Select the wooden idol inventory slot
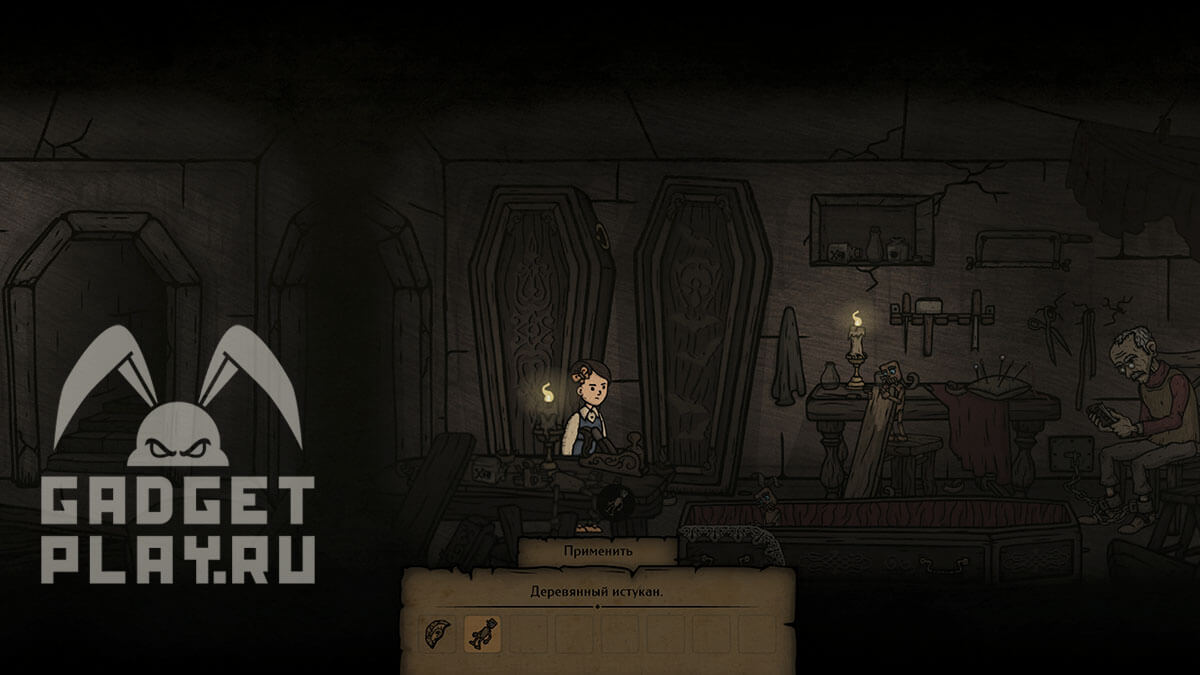Image resolution: width=1200 pixels, height=675 pixels. (x=483, y=634)
